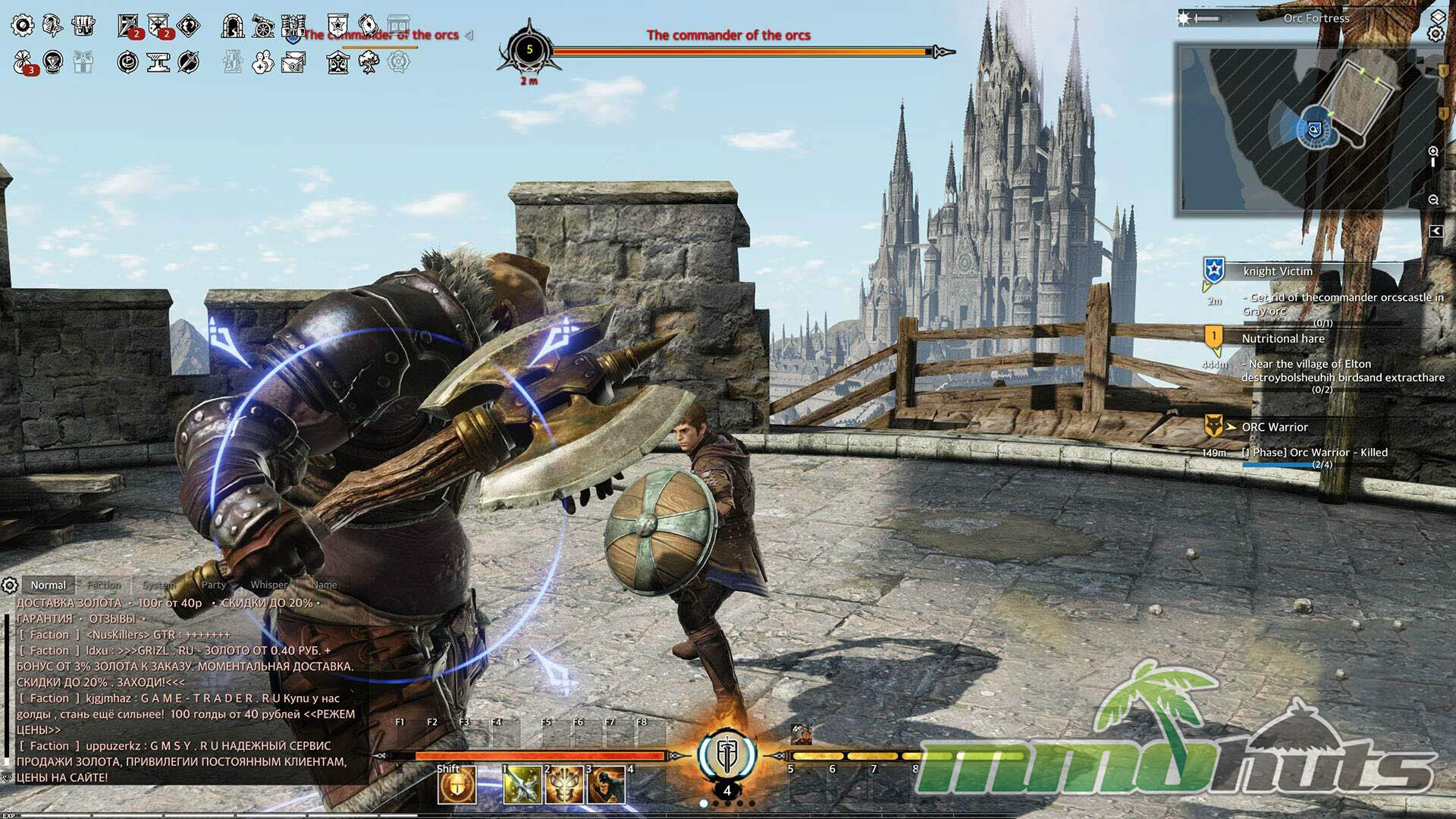1456x819 pixels.
Task: Open the gear settings icon at top-left
Action: point(23,26)
